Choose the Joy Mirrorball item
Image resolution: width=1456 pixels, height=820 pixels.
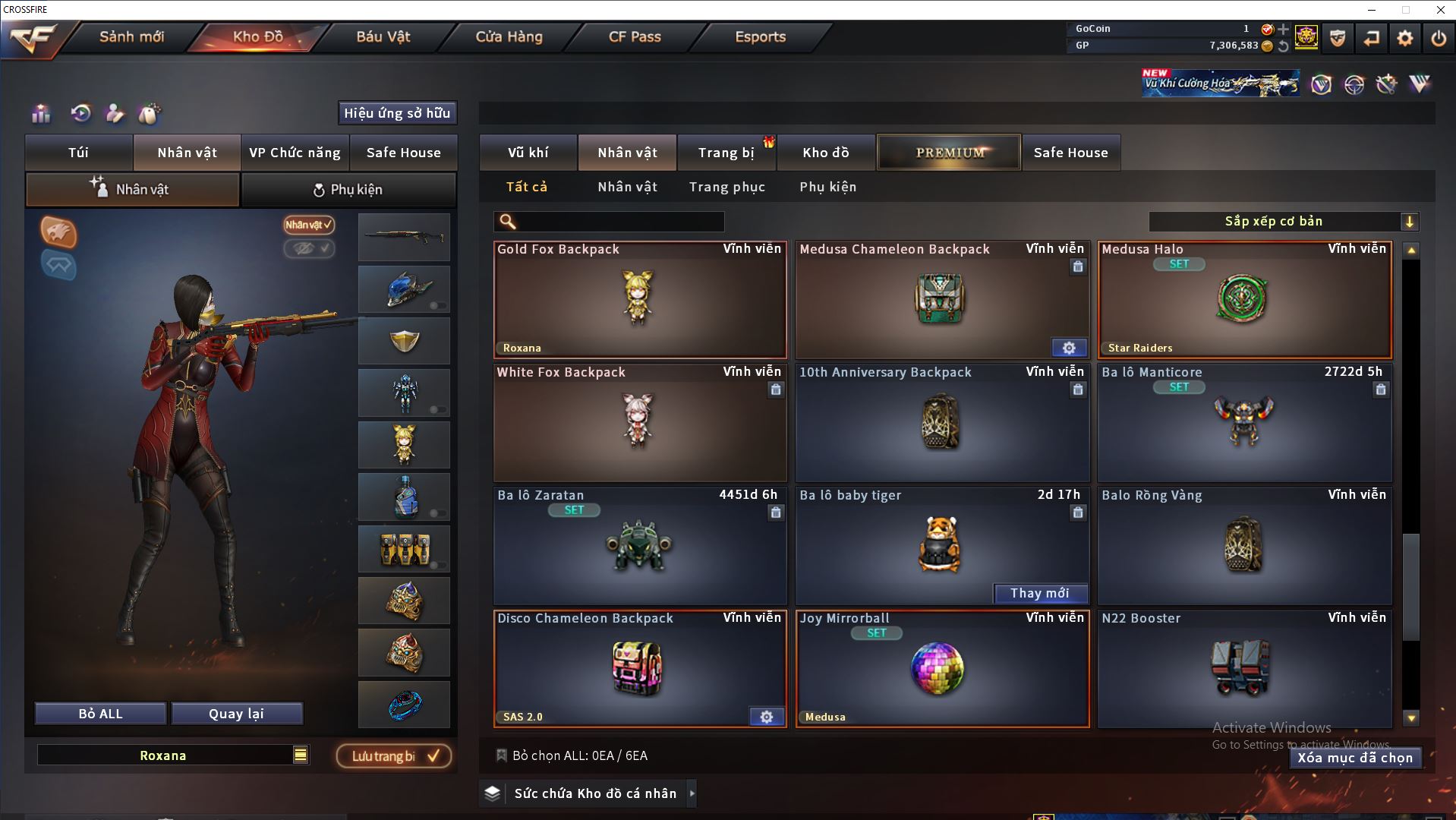coord(941,669)
